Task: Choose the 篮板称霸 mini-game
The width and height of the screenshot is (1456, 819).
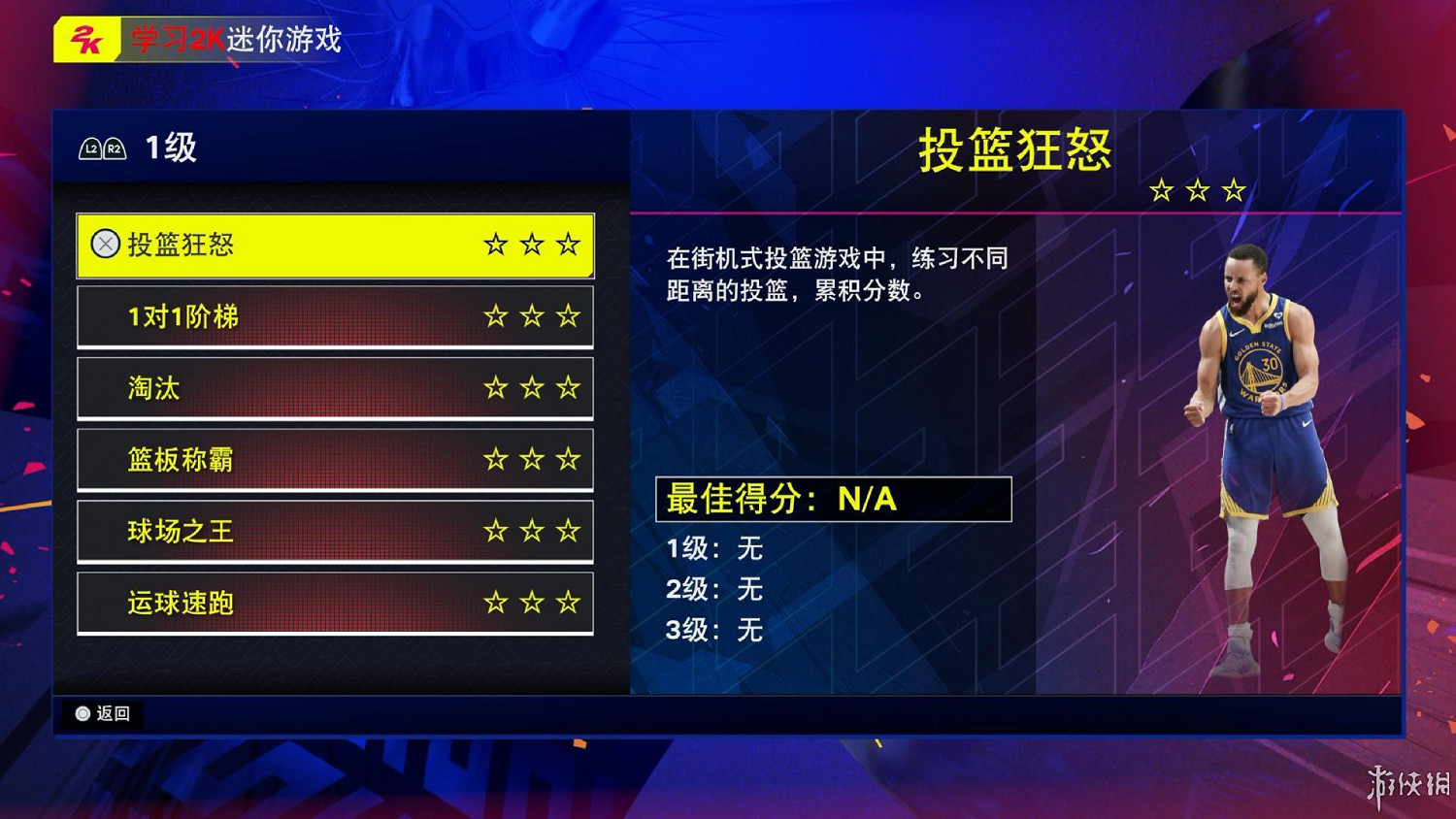Action: click(x=335, y=459)
